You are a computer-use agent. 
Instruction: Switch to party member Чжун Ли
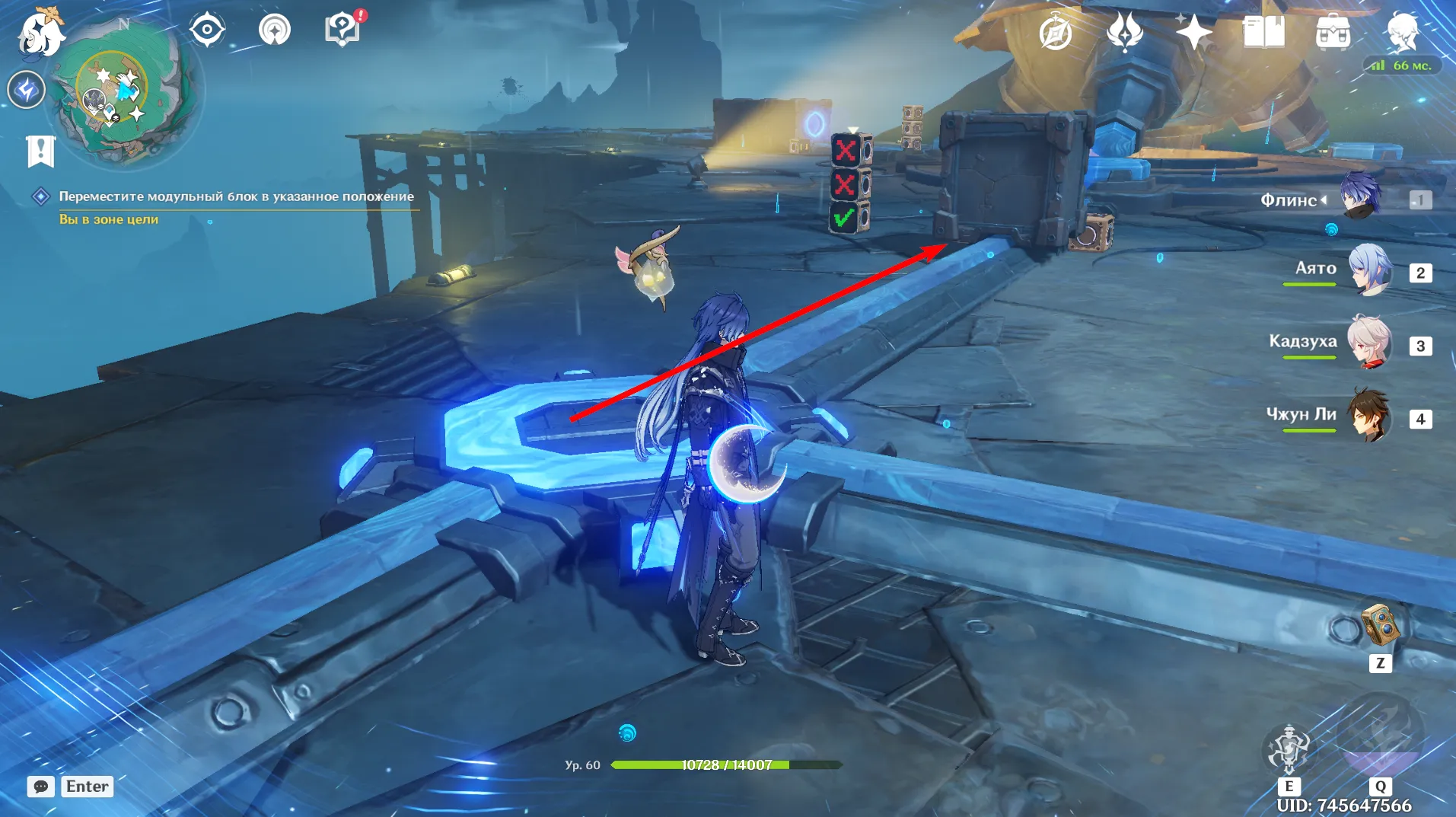pos(1369,416)
